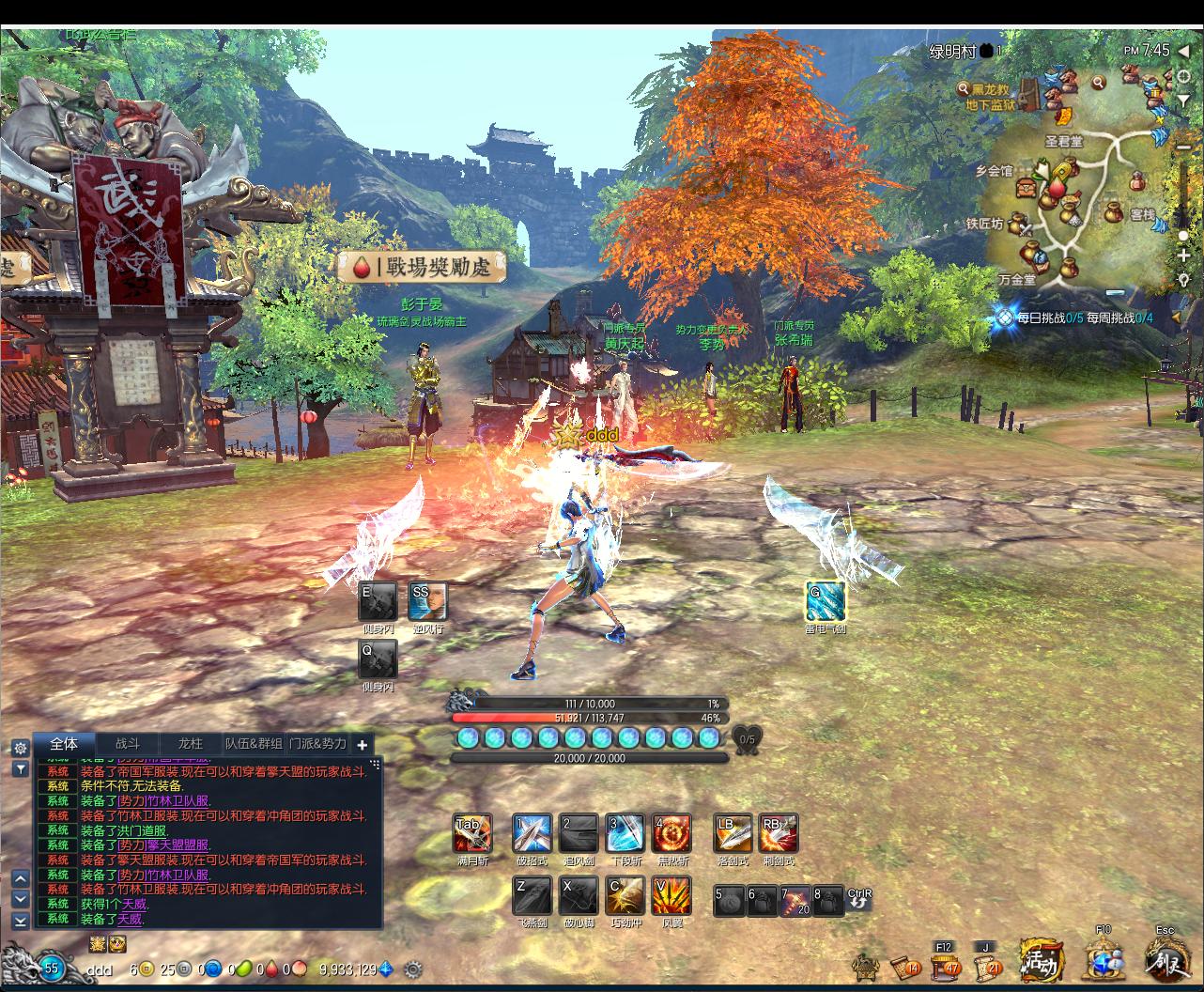This screenshot has width=1204, height=992.
Task: Cast the 风翼 skill
Action: pos(671,896)
